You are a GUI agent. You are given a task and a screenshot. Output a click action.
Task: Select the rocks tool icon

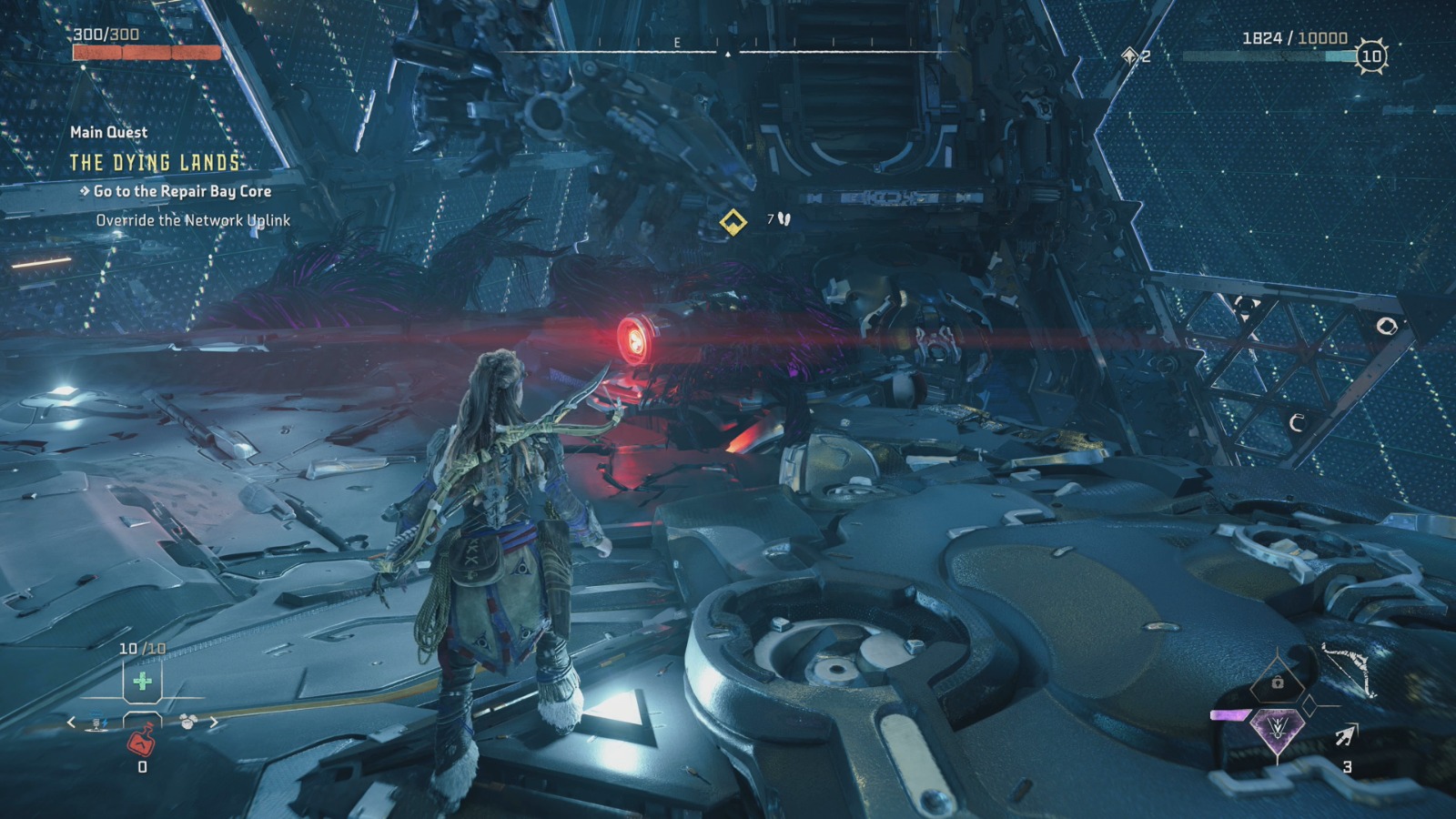coord(188,723)
